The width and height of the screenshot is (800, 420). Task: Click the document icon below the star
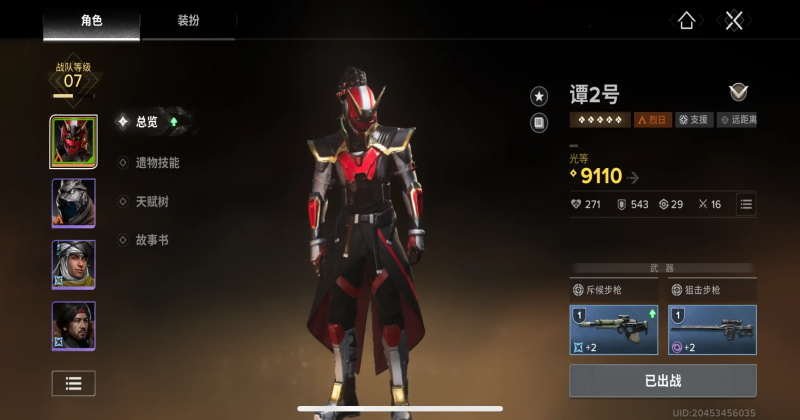tap(539, 123)
